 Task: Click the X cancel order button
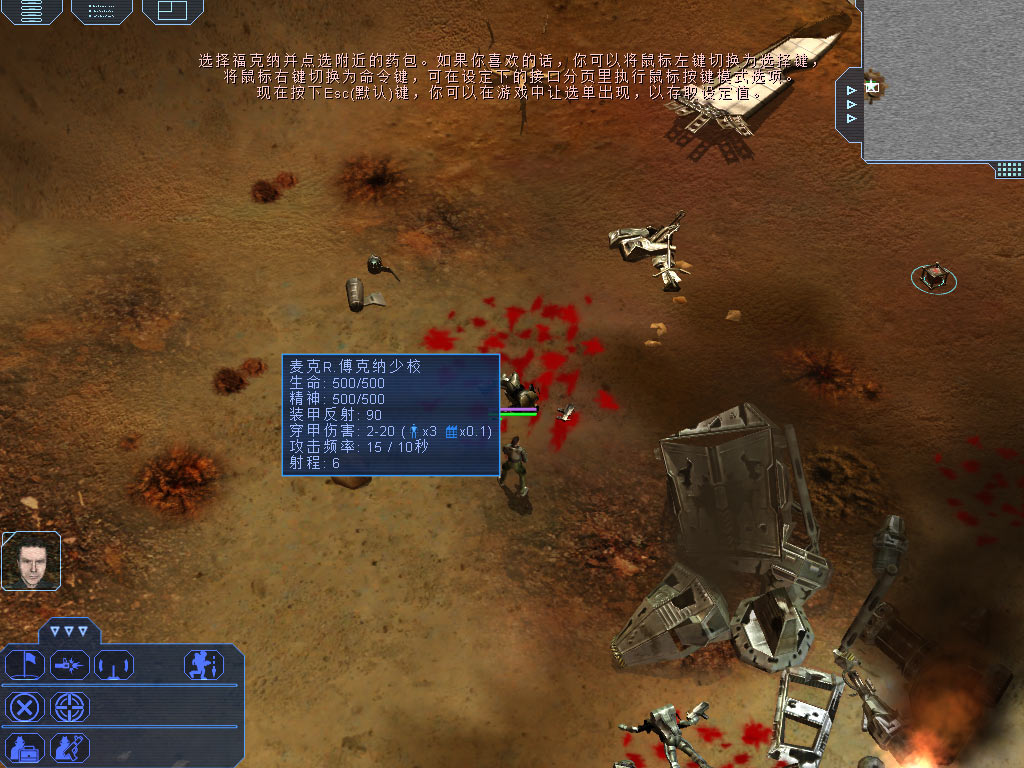coord(25,707)
